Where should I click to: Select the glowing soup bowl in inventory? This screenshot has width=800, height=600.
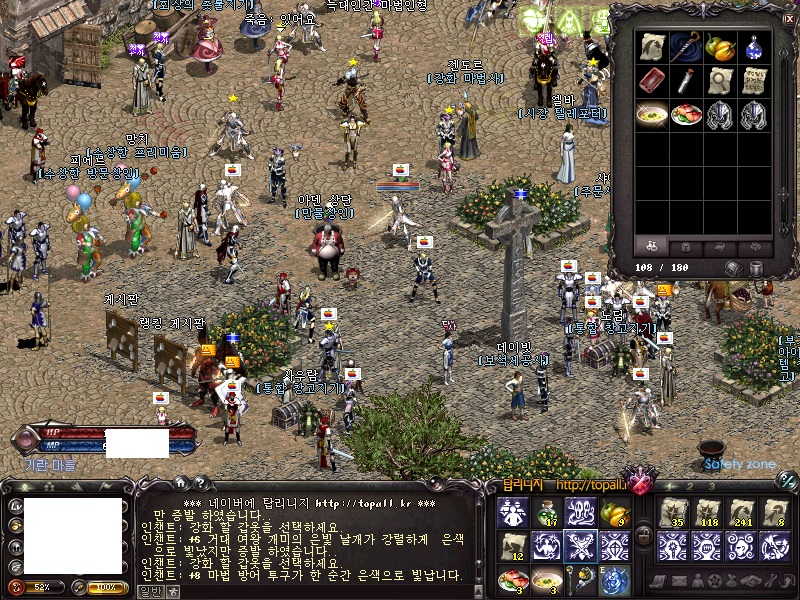click(651, 115)
